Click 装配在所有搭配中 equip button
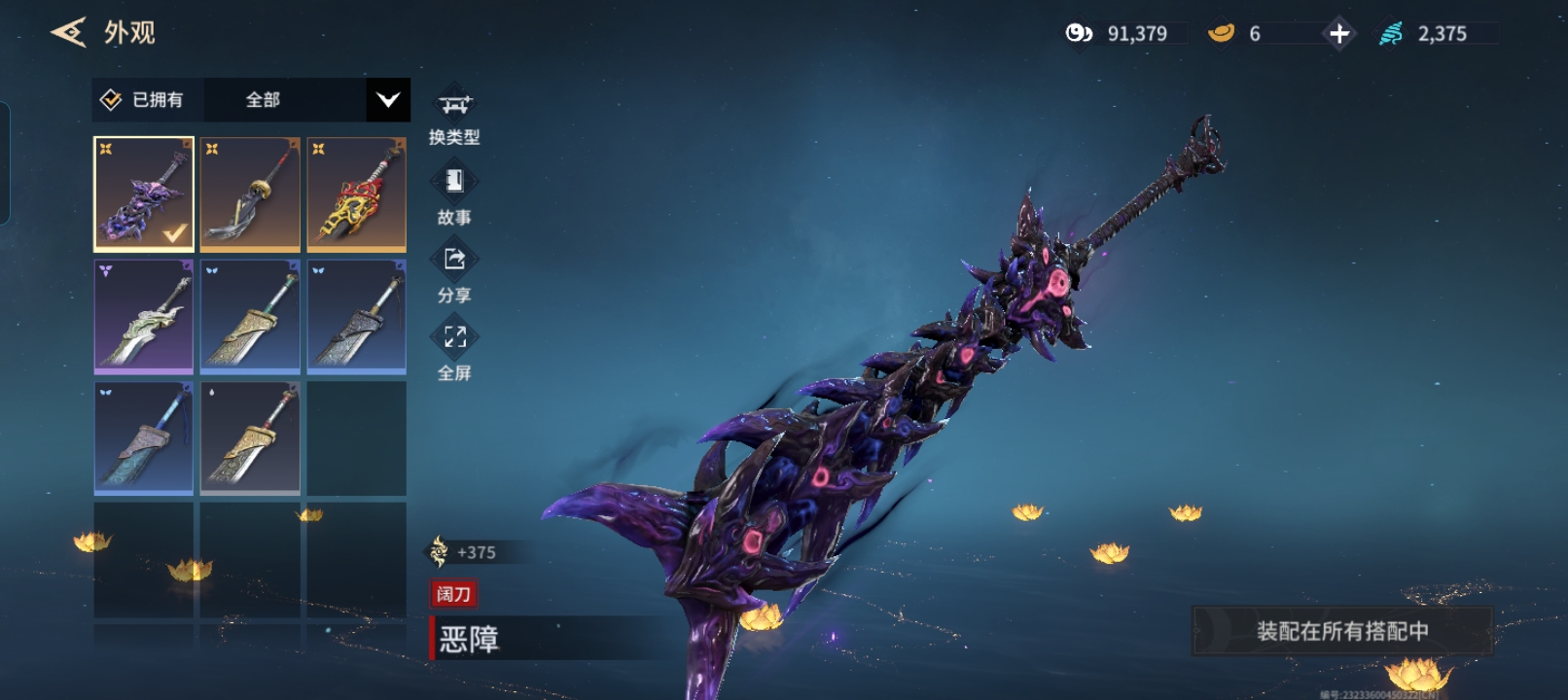The height and width of the screenshot is (700, 1568). [x=1341, y=631]
